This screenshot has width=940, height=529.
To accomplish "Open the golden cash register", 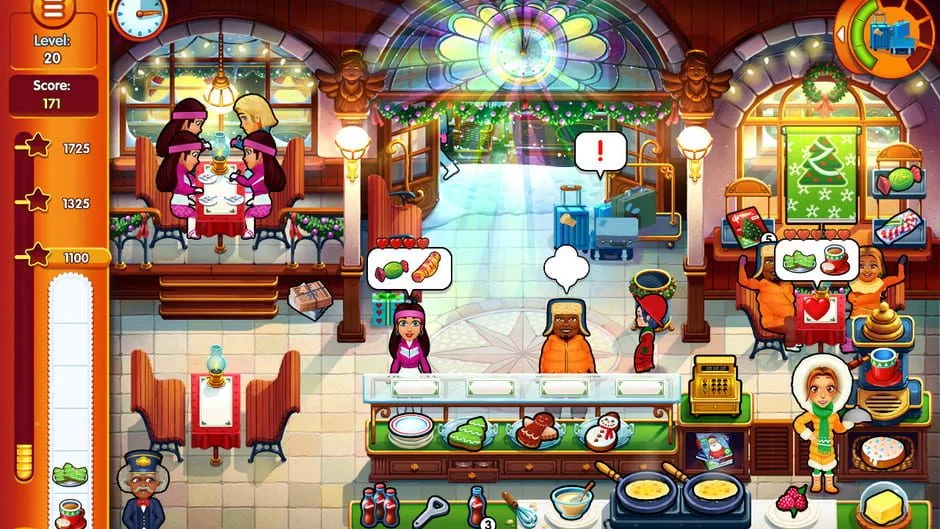I will 715,383.
